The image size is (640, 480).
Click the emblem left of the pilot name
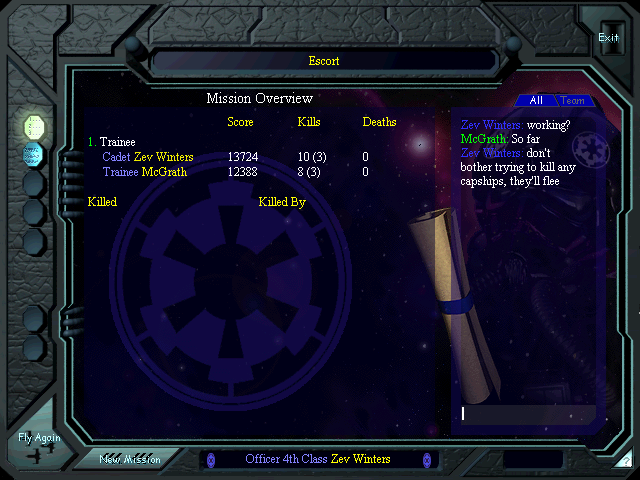211,460
